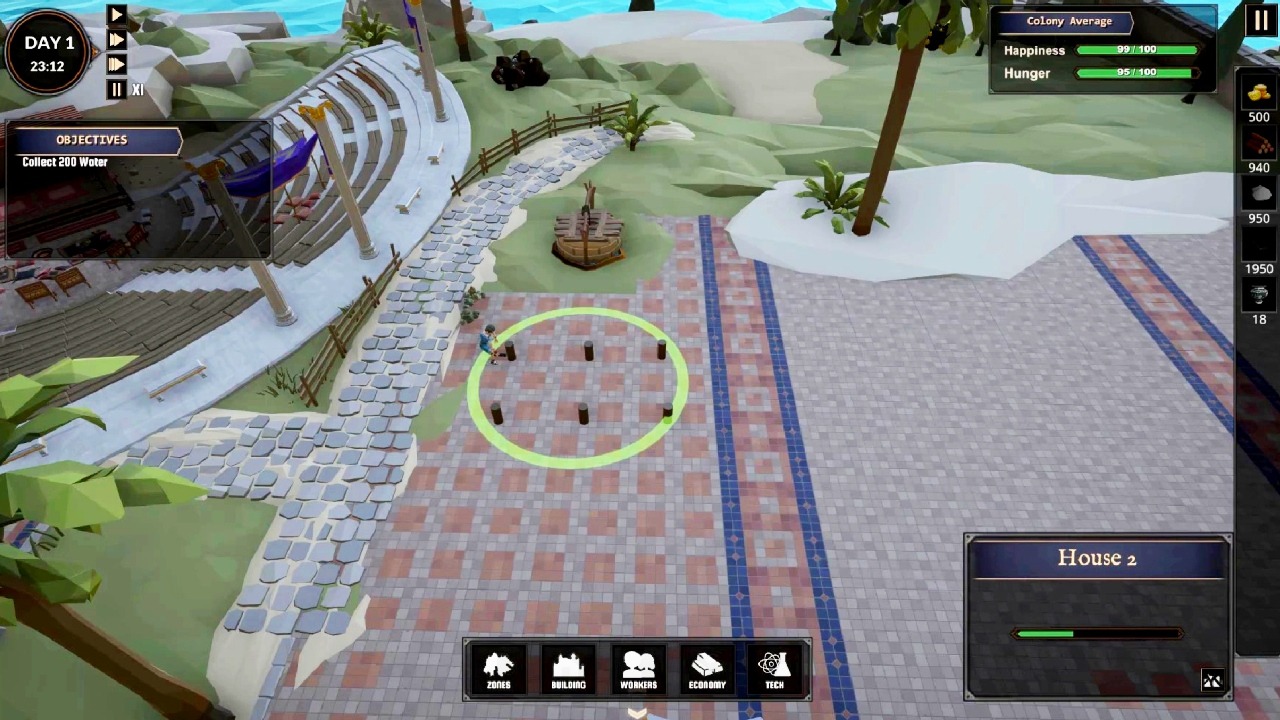Click the stone resource icon showing 950
Screen dimensions: 1280x720
(1258, 193)
